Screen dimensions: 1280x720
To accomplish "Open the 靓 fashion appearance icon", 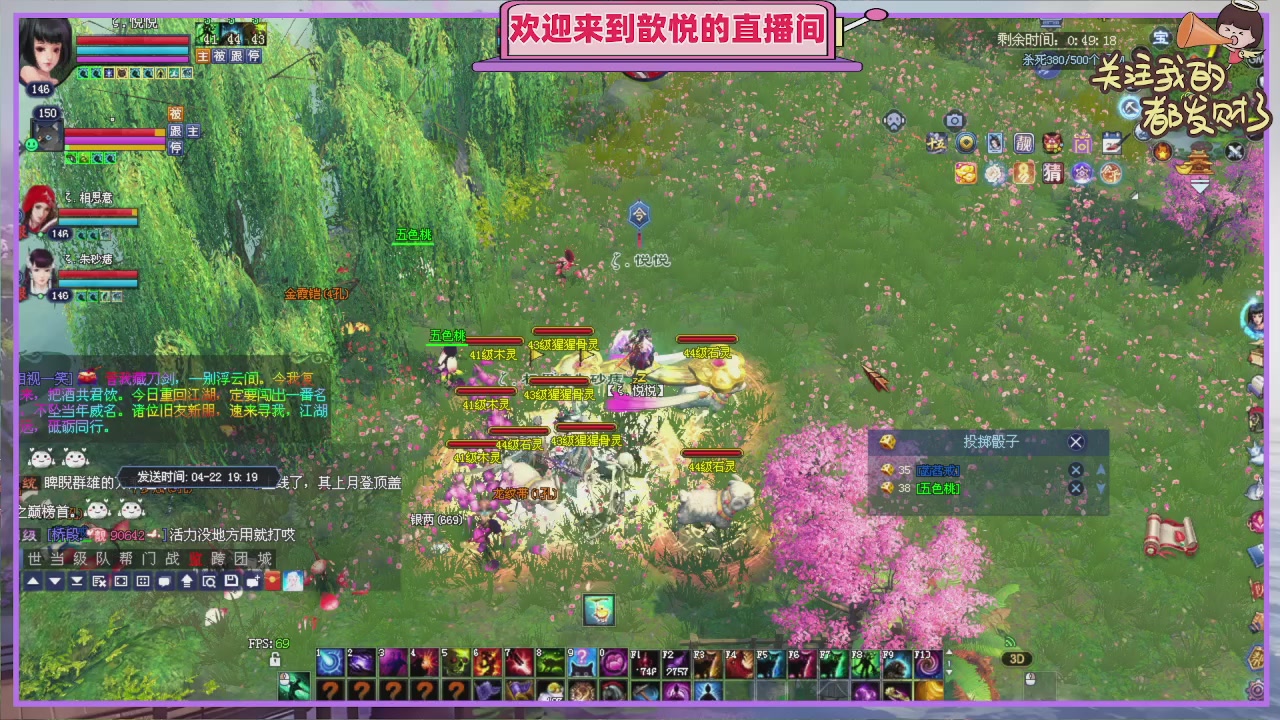I will coord(1023,143).
